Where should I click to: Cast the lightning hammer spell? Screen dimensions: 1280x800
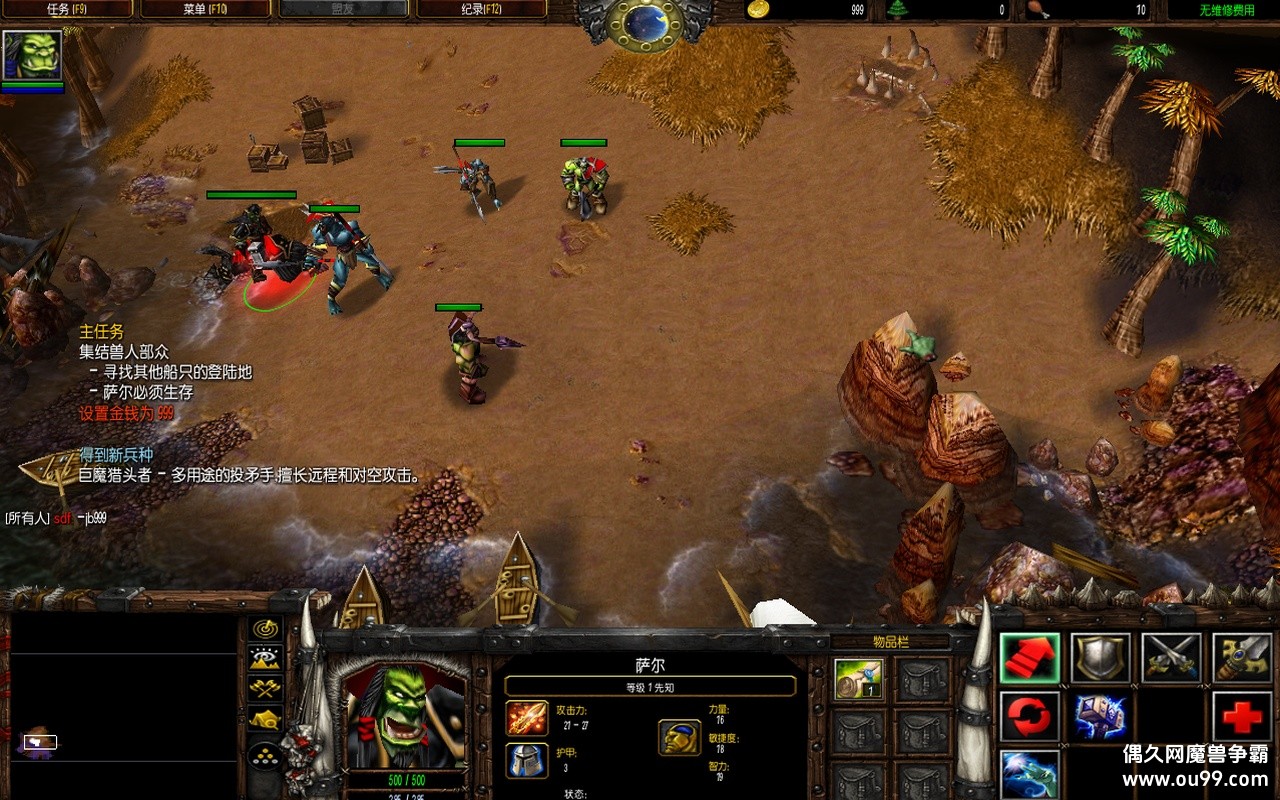coord(1100,716)
